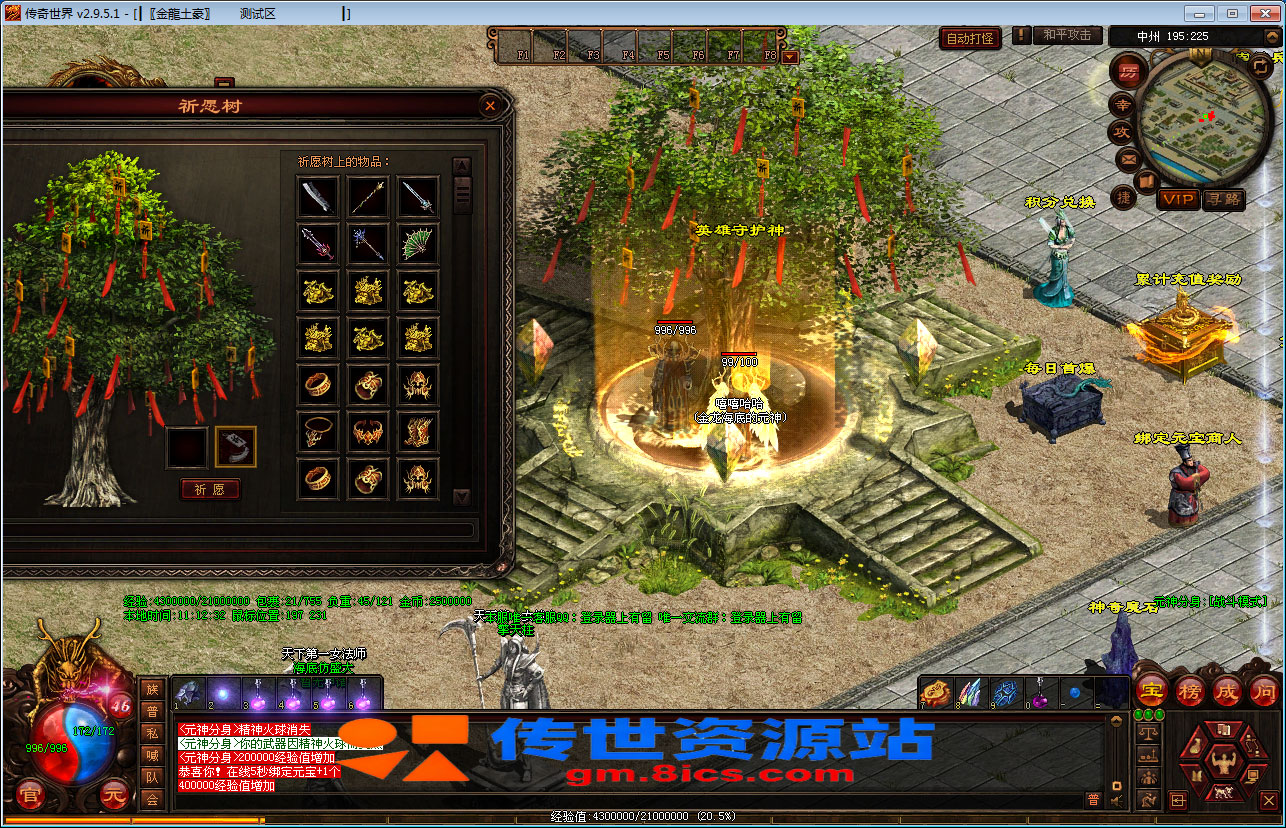Toggle 自动打怪 auto-fight mode
Viewport: 1286px width, 828px height.
(969, 37)
